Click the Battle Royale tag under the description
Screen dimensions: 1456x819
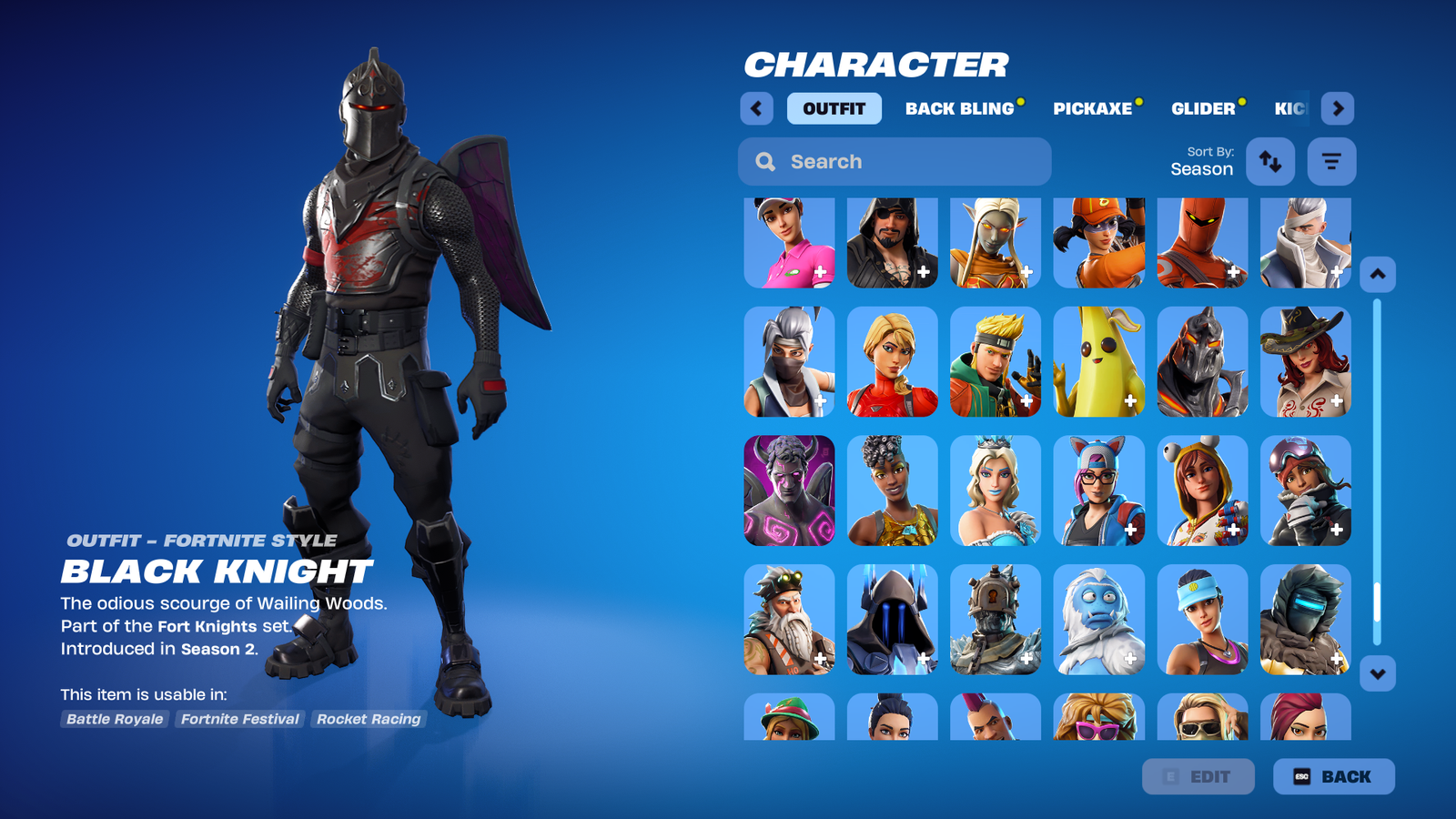click(114, 719)
